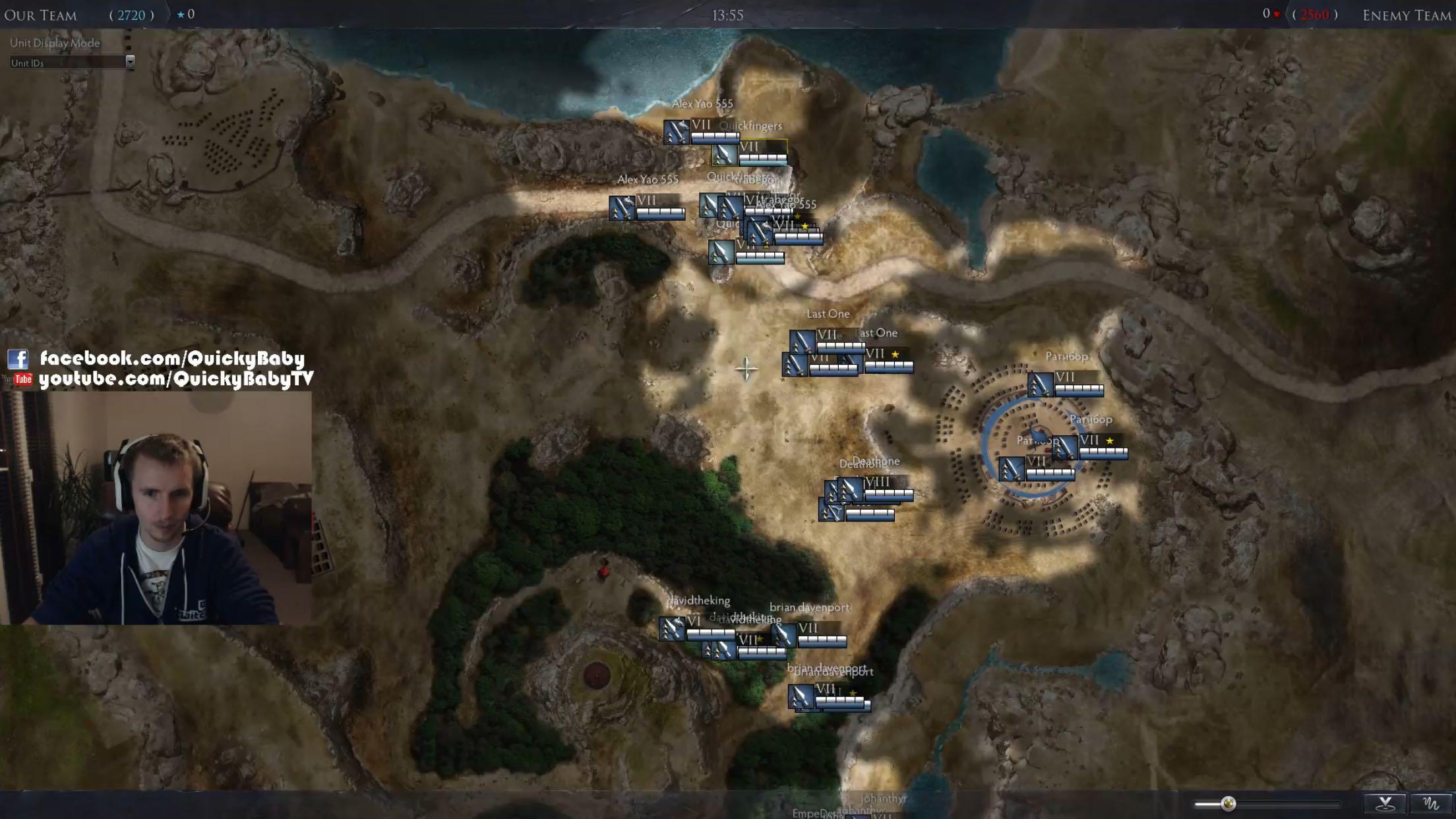
Task: Select Deathone's tier VIII unit marker
Action: [851, 489]
